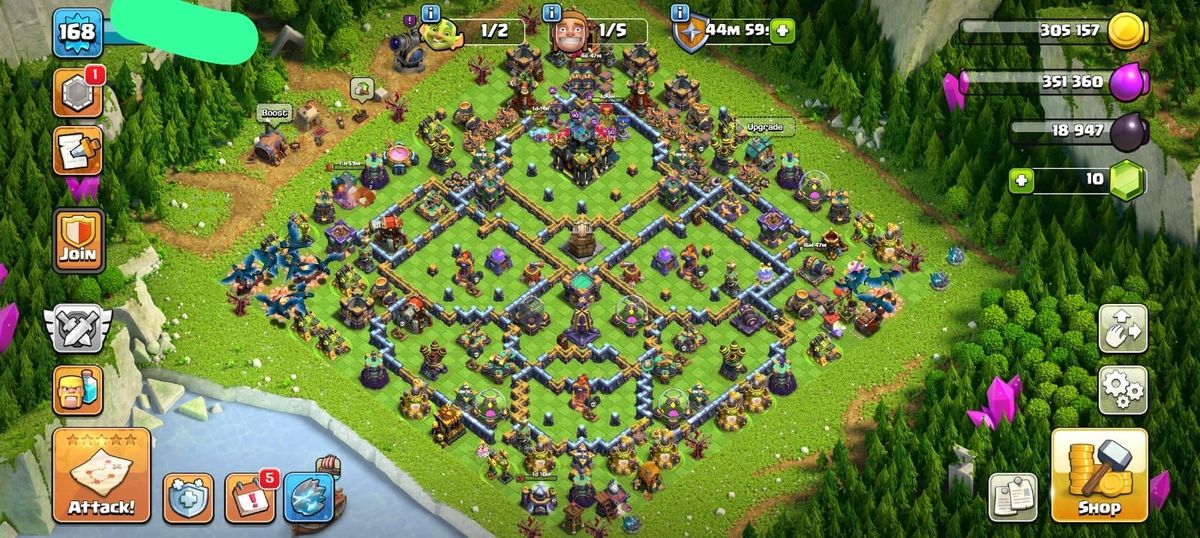Image resolution: width=1200 pixels, height=538 pixels.
Task: Open the shield with plus cross icon
Action: coord(188,497)
